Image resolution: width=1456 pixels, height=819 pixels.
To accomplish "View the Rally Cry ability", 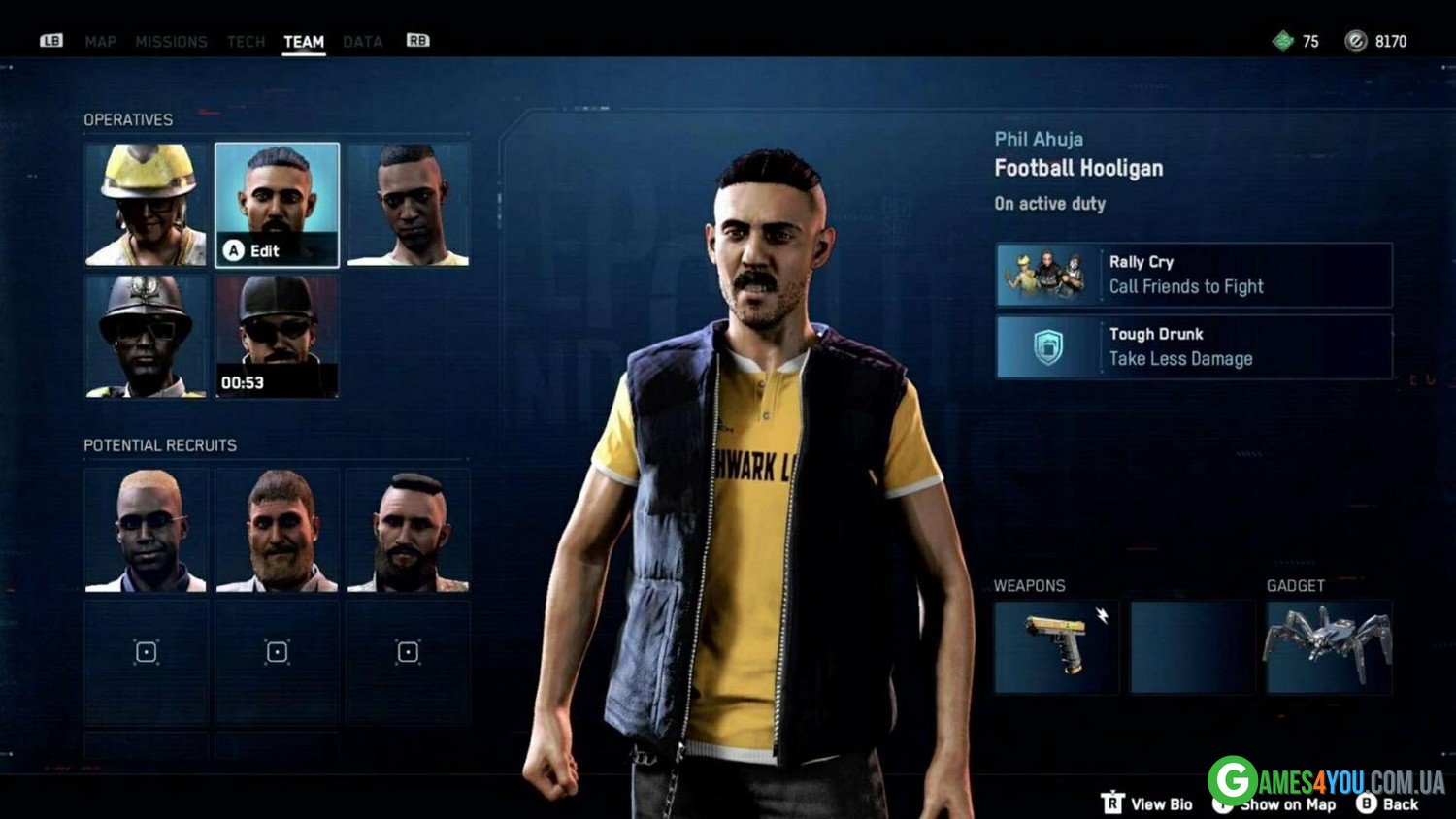I will pos(1194,275).
